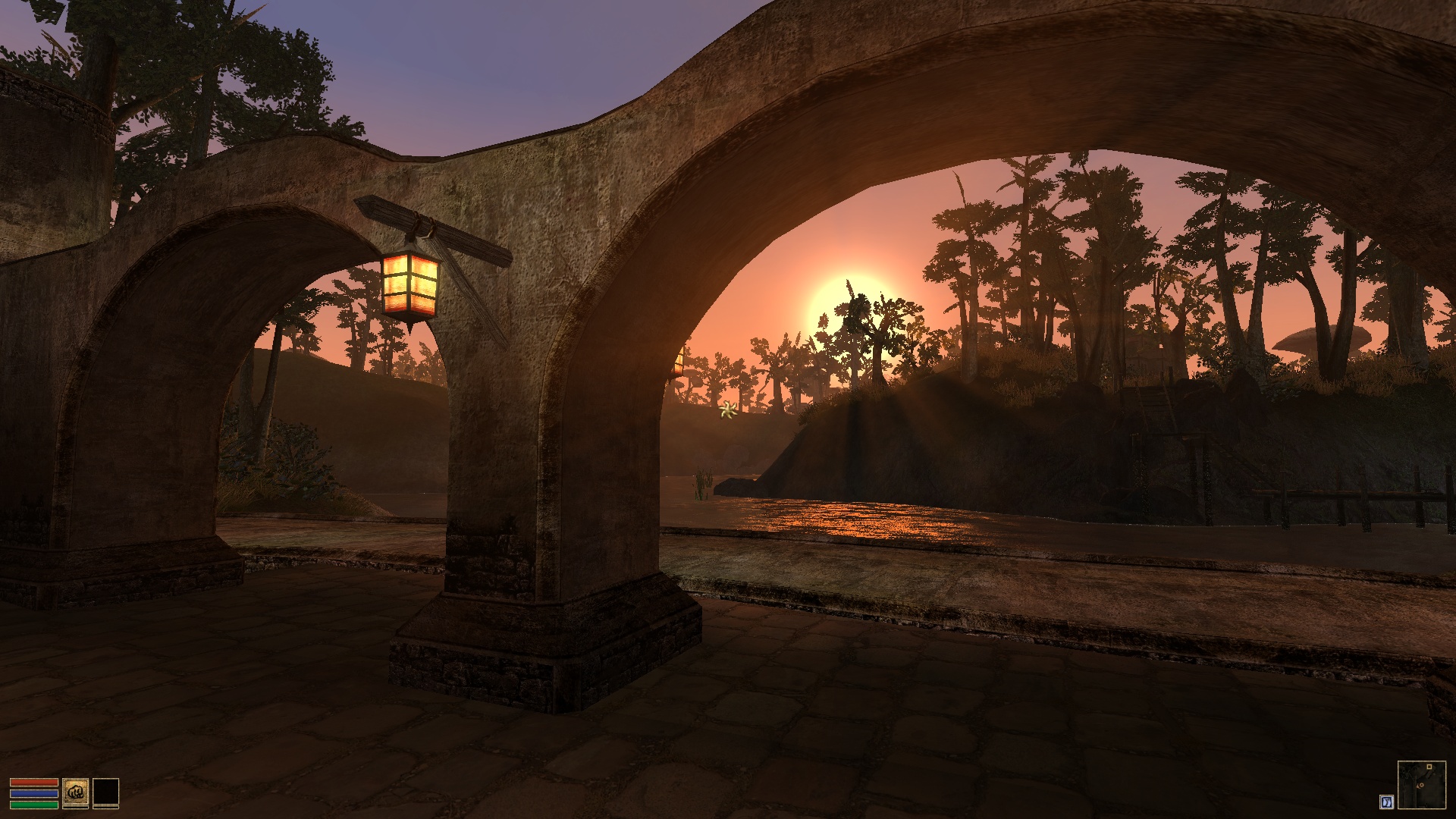Click the player position marker inside the minimap
The height and width of the screenshot is (819, 1456).
[1420, 785]
